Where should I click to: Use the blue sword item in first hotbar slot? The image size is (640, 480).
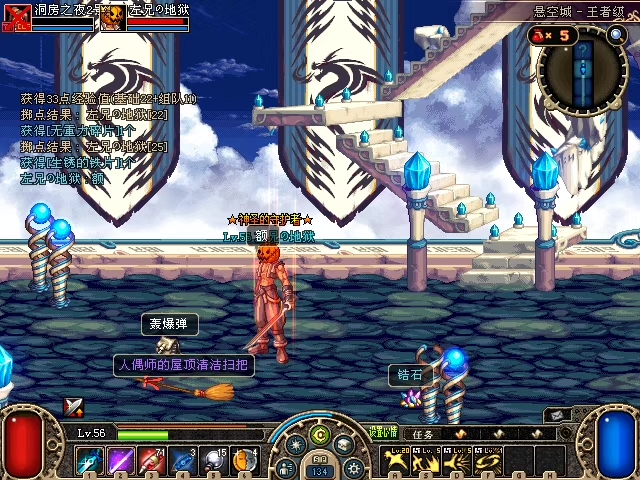pyautogui.click(x=90, y=461)
